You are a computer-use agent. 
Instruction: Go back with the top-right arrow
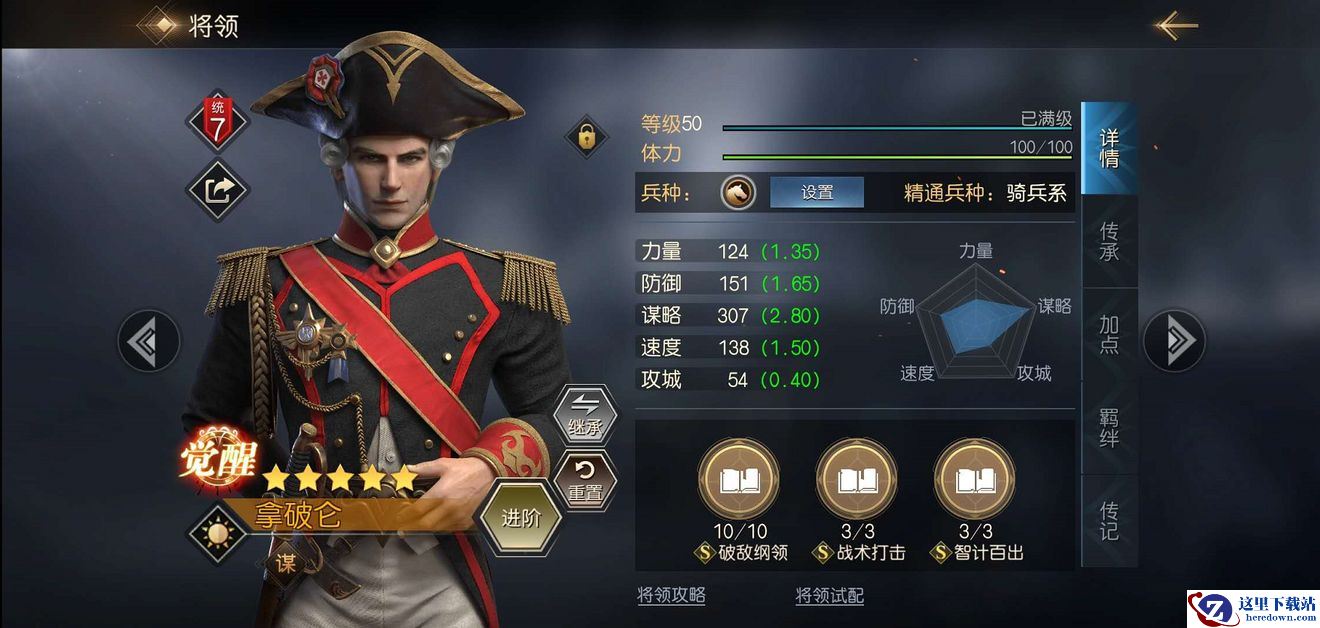coord(1176,25)
